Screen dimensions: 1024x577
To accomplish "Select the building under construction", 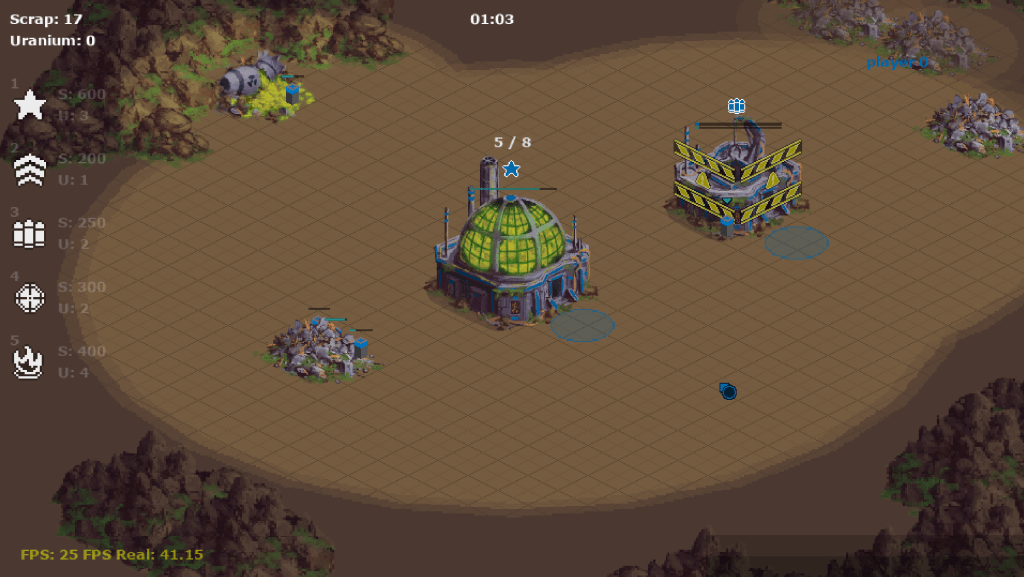I will [x=737, y=180].
